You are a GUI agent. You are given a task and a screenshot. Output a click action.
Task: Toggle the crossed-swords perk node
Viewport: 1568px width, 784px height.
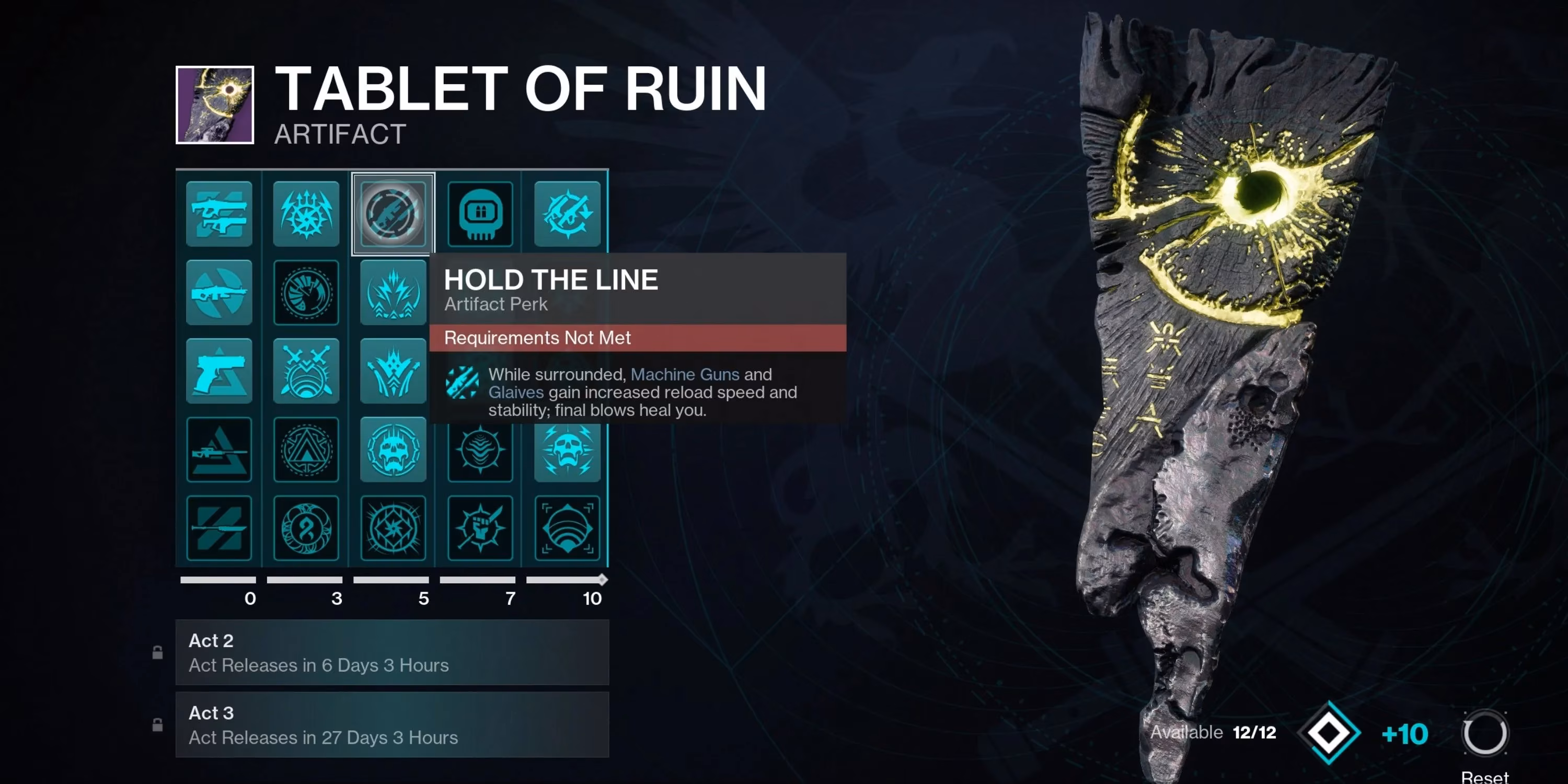click(x=306, y=371)
